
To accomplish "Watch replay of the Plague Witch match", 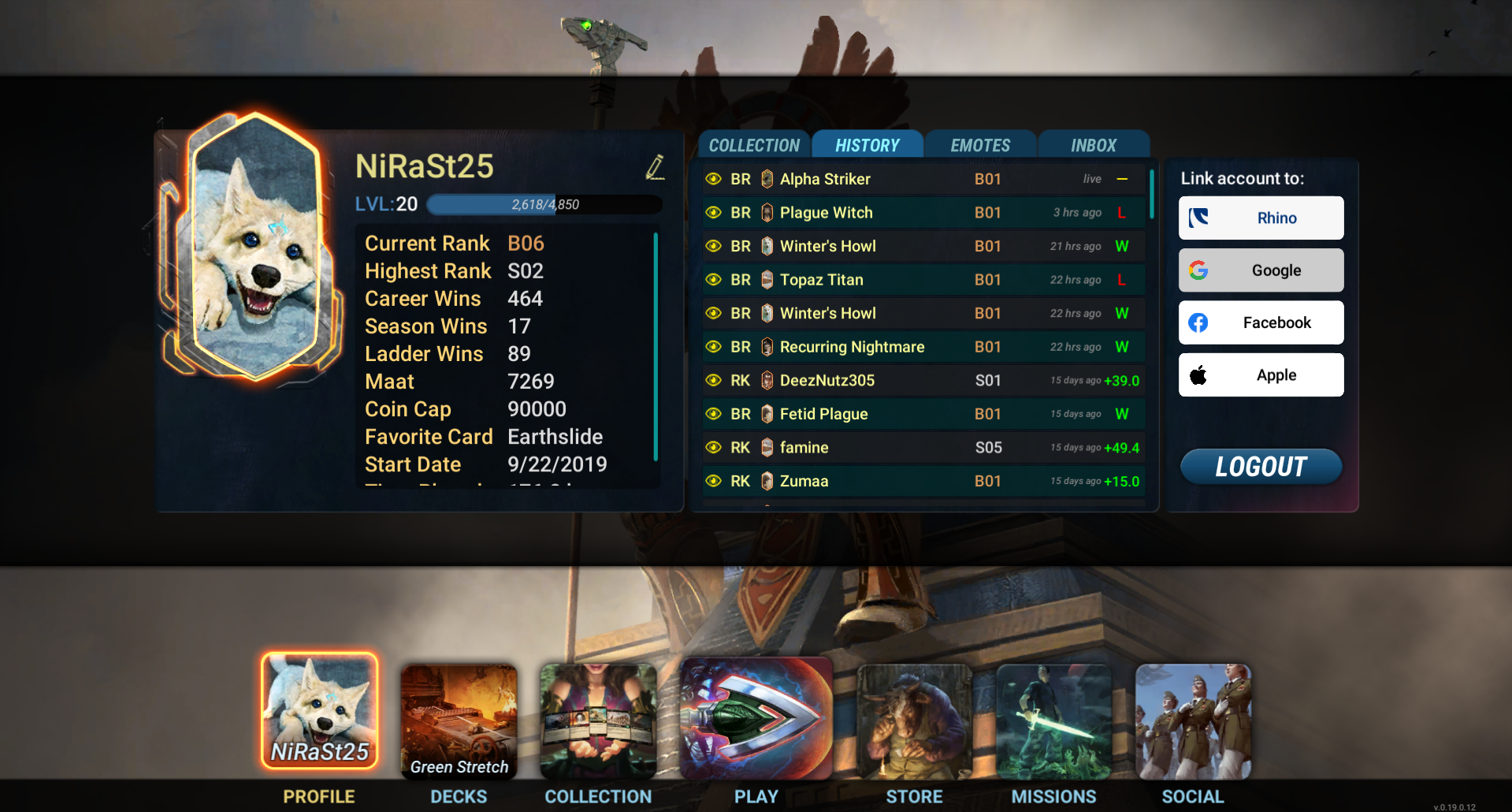I will pyautogui.click(x=714, y=213).
